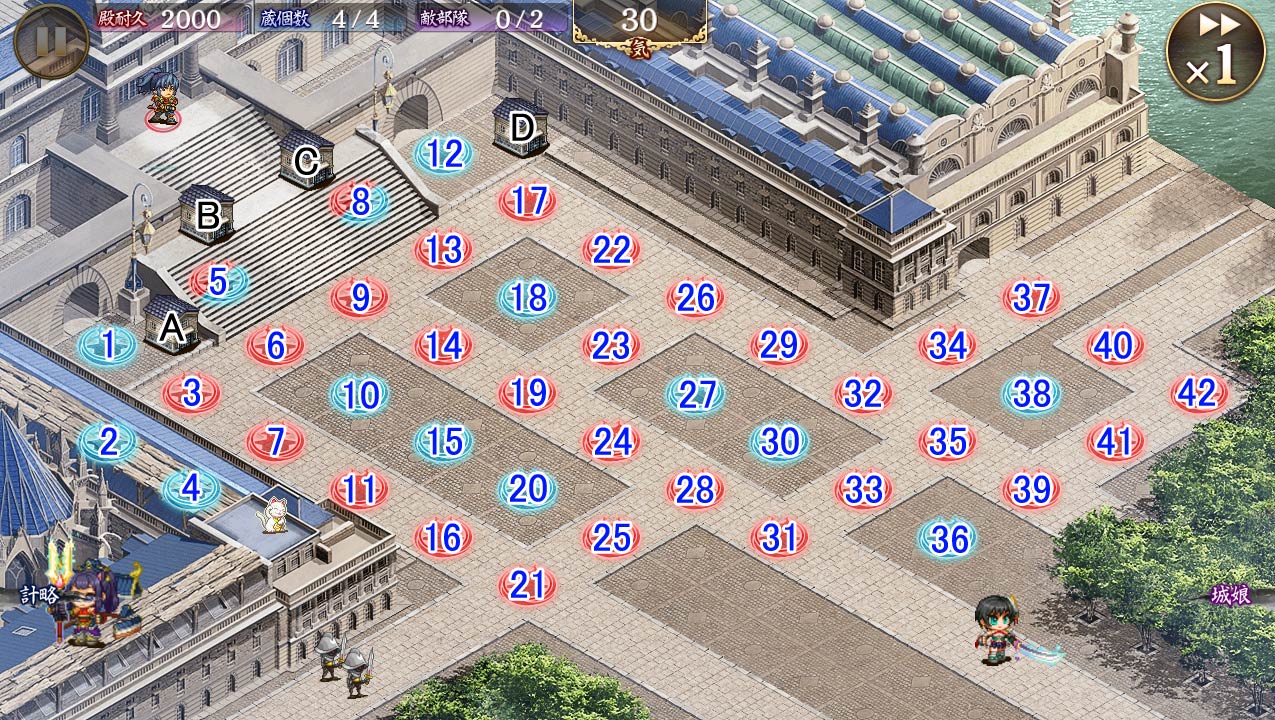Select the red tile numbered 42

[x=1198, y=394]
